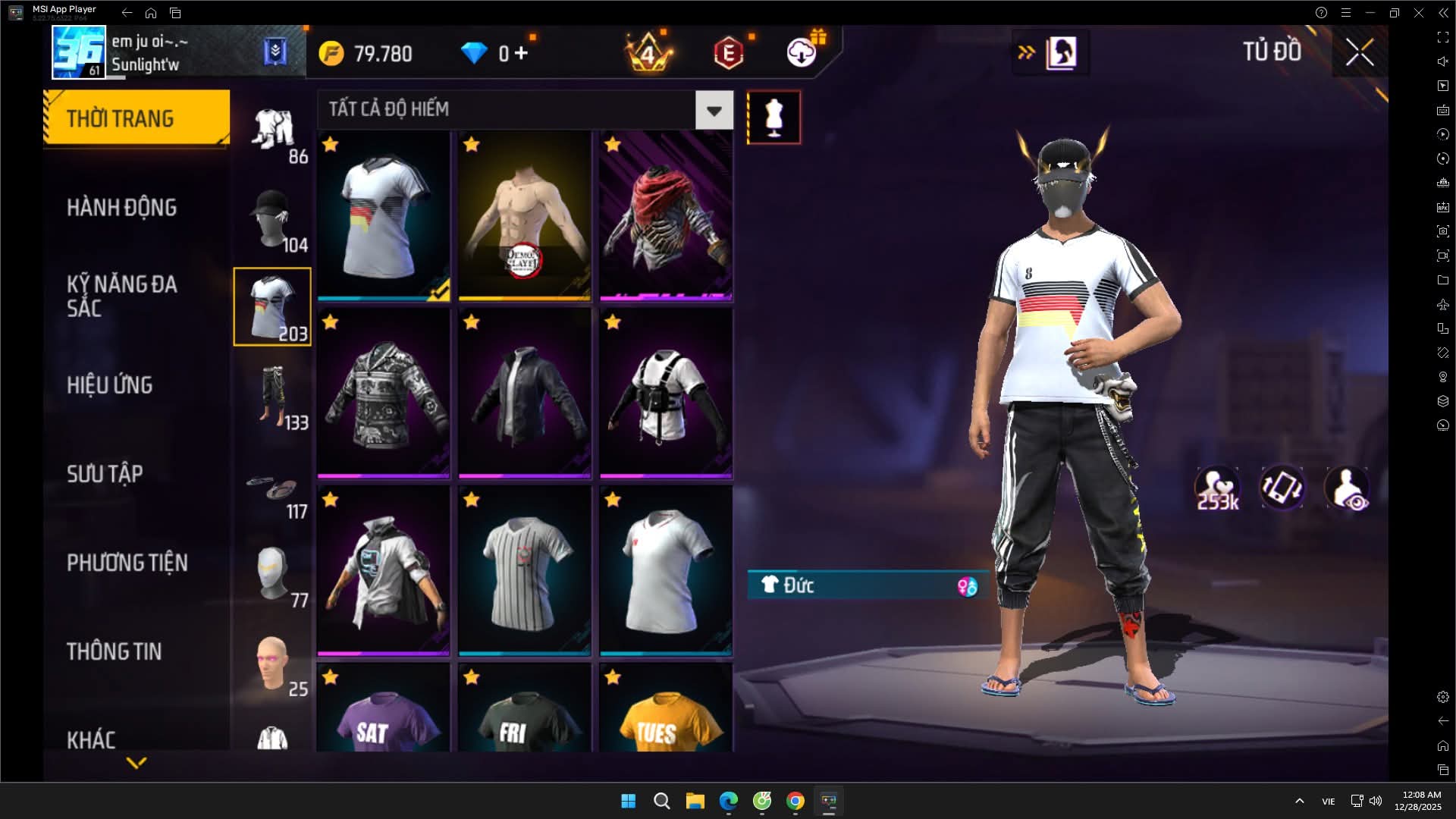Minimize the MSI App Player window
Screen dimensions: 1456x819
[1370, 13]
